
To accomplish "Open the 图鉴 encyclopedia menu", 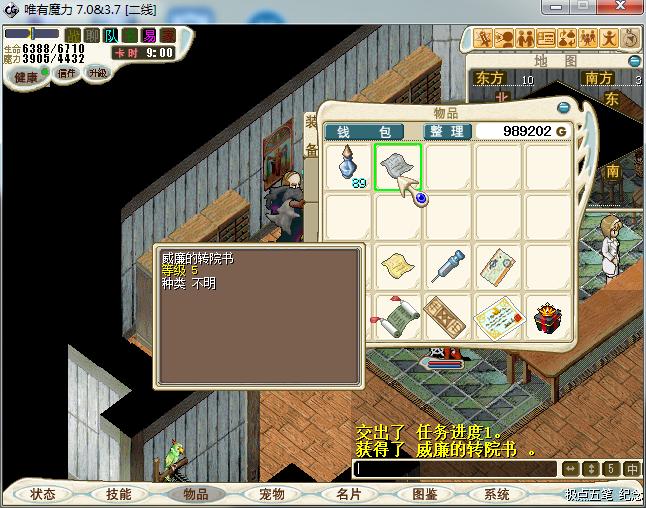I will pos(424,494).
